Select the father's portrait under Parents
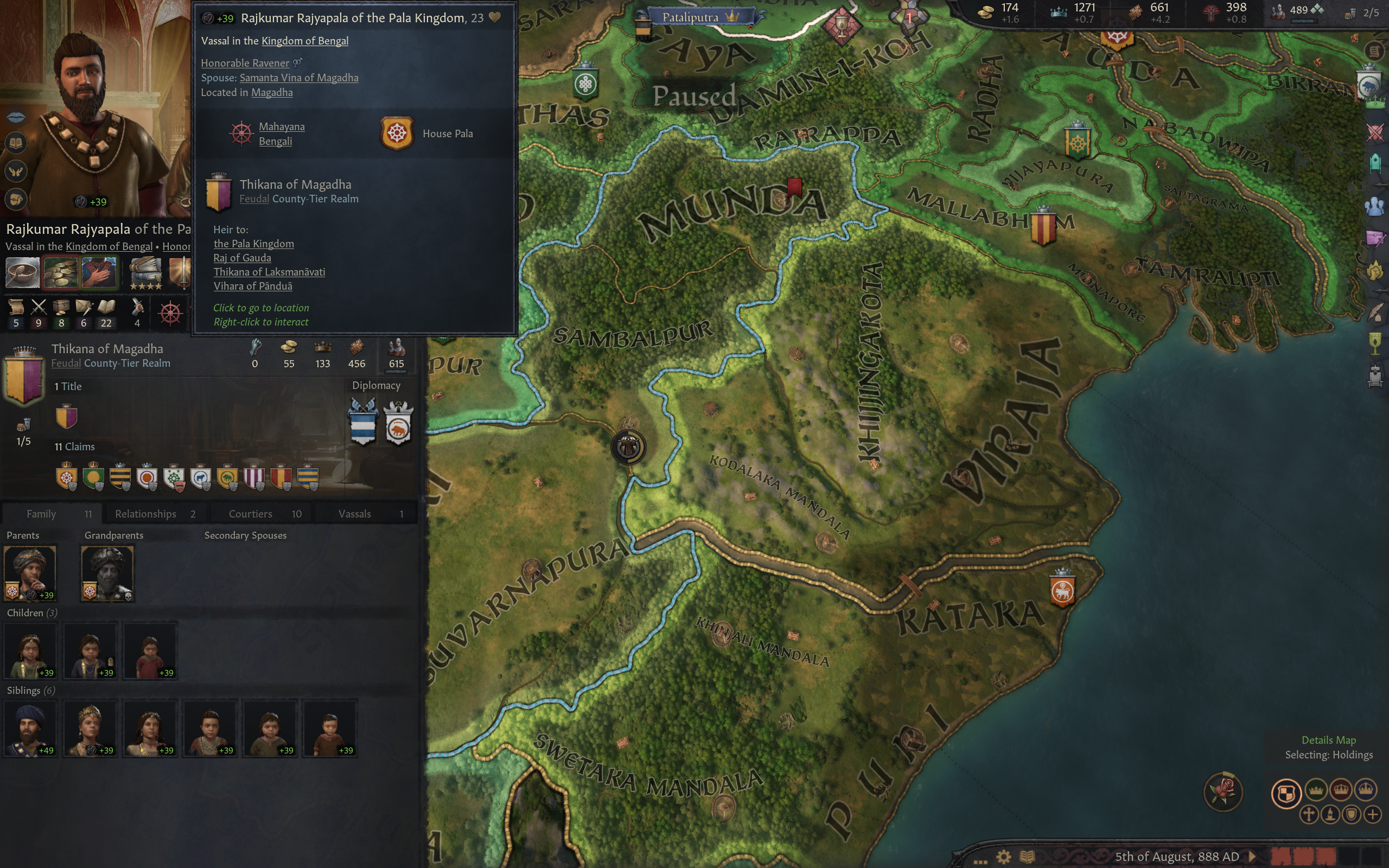1389x868 pixels. point(30,572)
